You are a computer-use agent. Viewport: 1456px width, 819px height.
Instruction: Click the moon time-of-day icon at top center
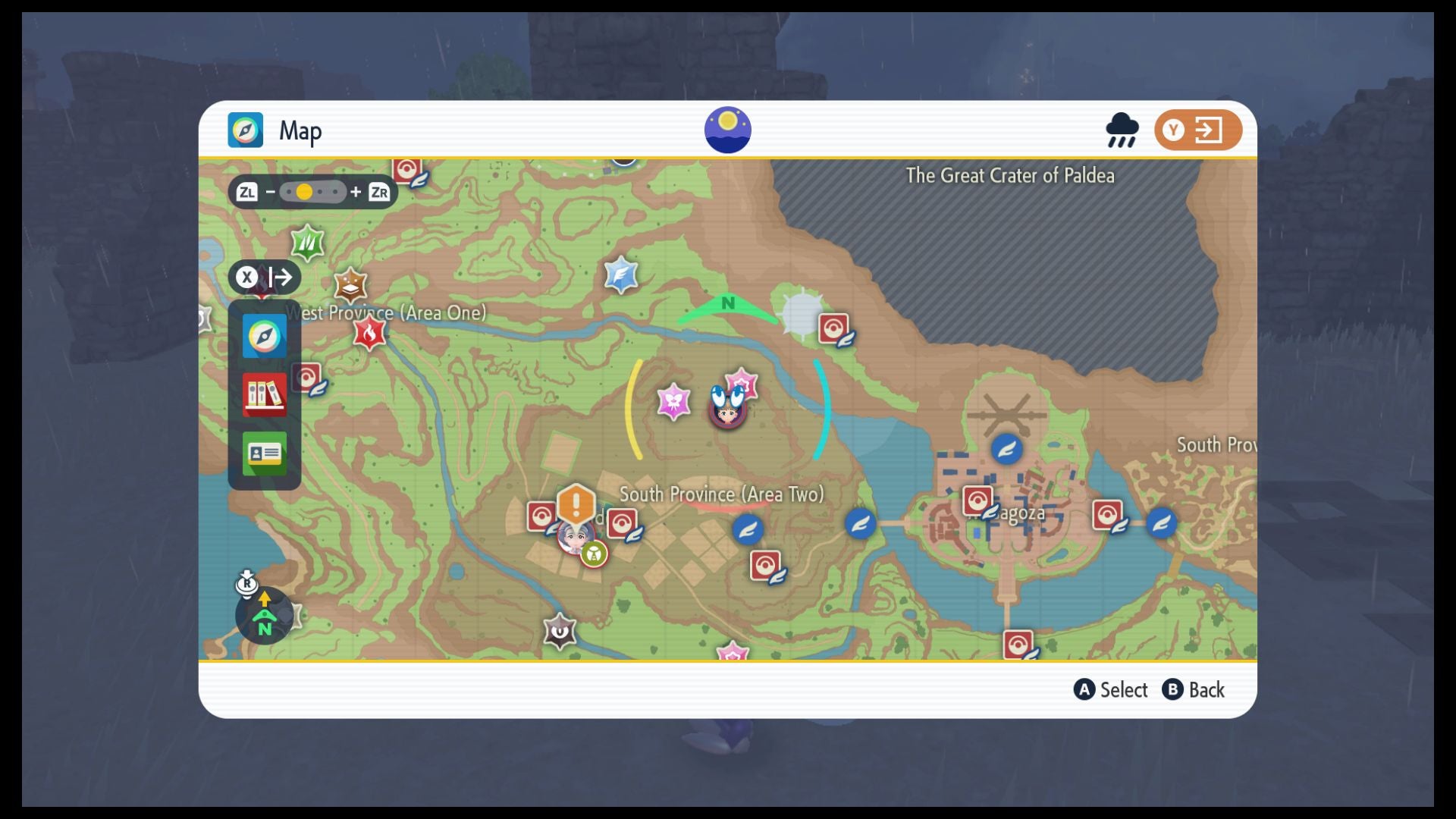[x=727, y=129]
